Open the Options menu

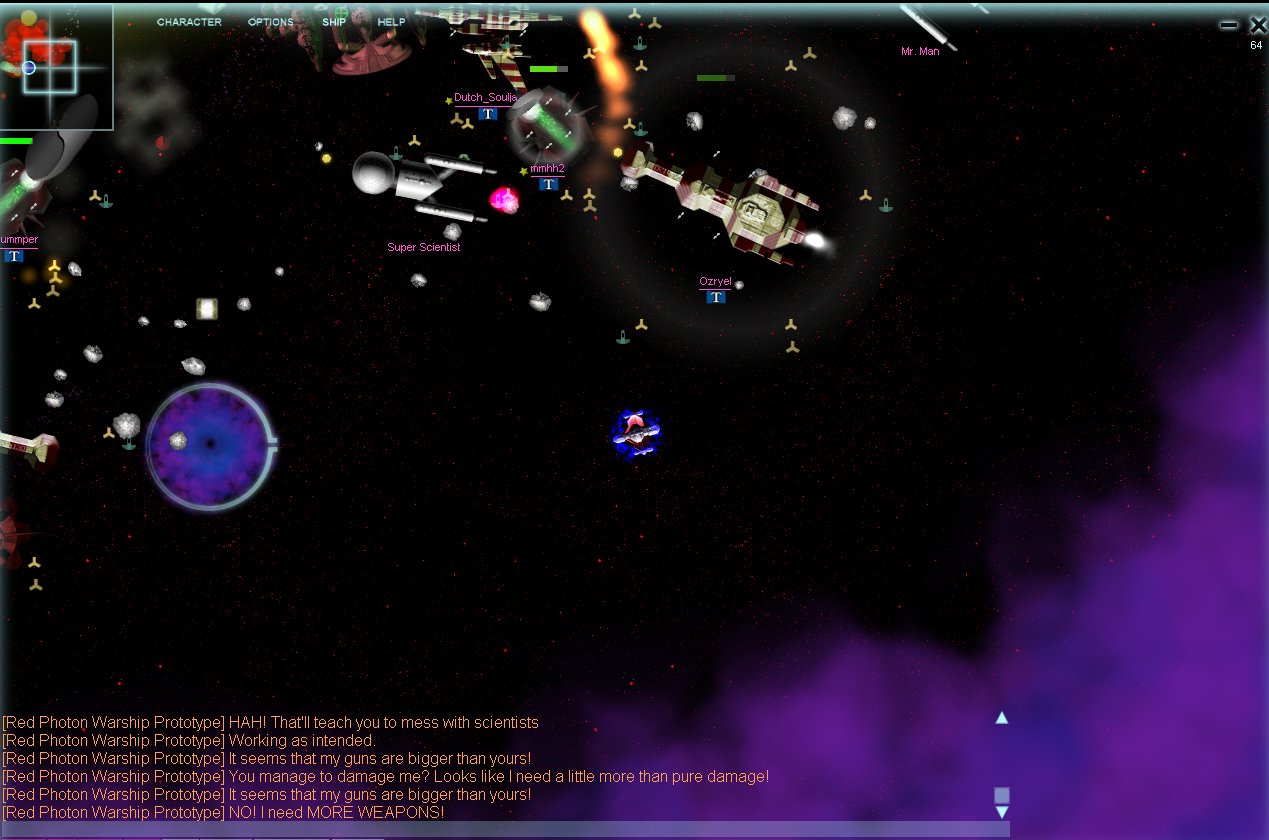click(270, 22)
